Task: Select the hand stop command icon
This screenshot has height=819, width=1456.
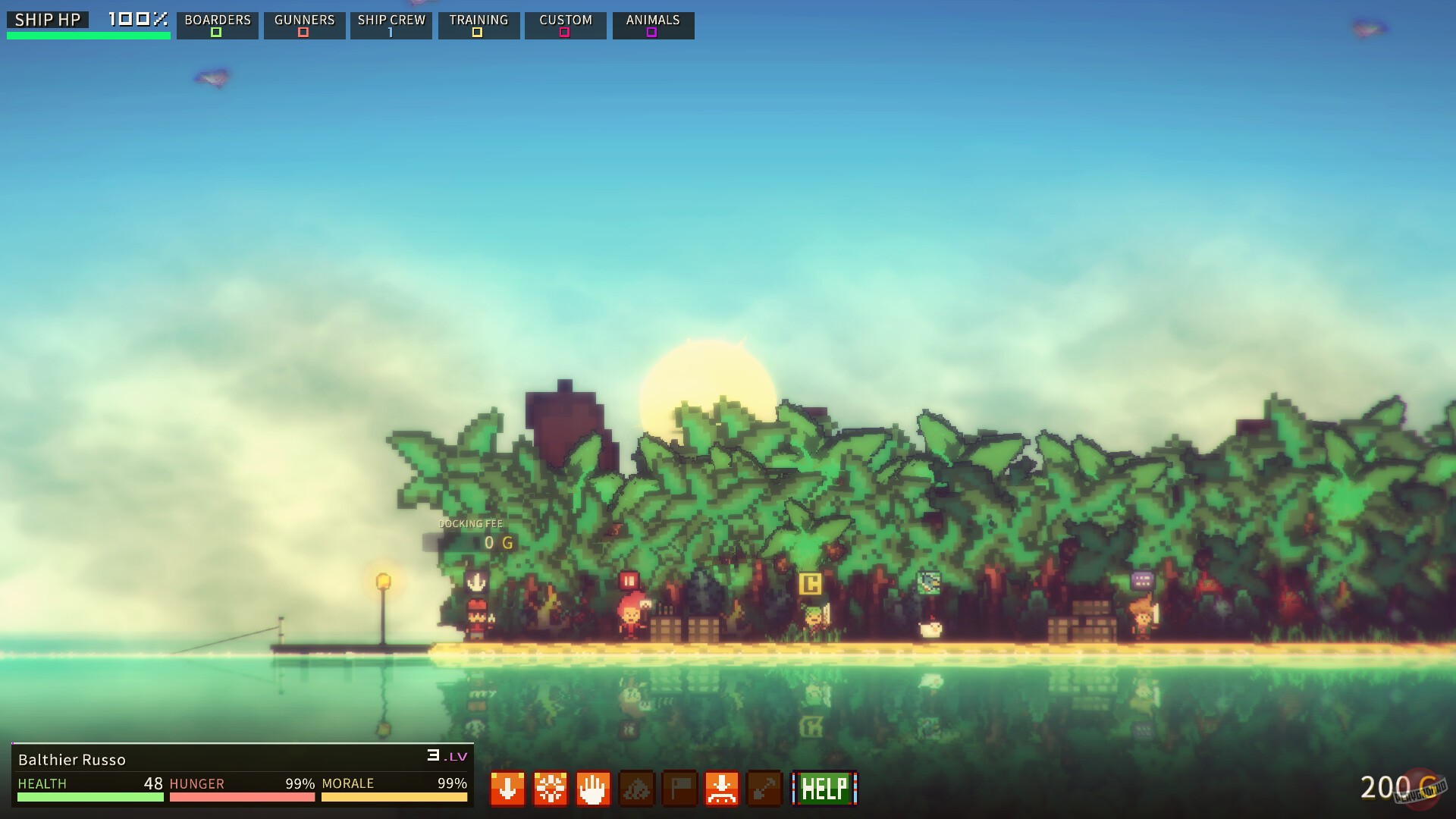Action: [x=593, y=789]
